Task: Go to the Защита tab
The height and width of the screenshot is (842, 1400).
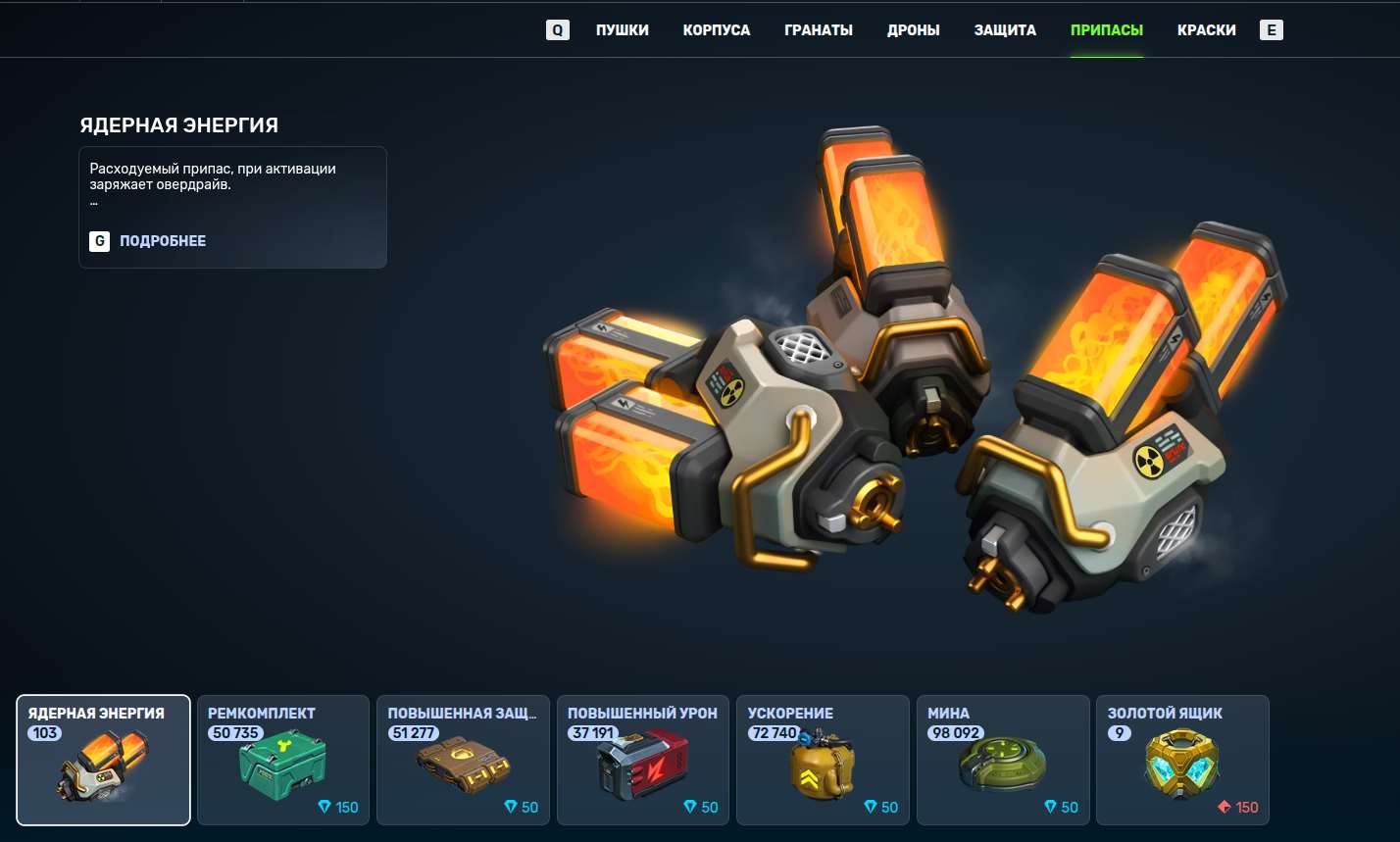Action: point(1005,30)
